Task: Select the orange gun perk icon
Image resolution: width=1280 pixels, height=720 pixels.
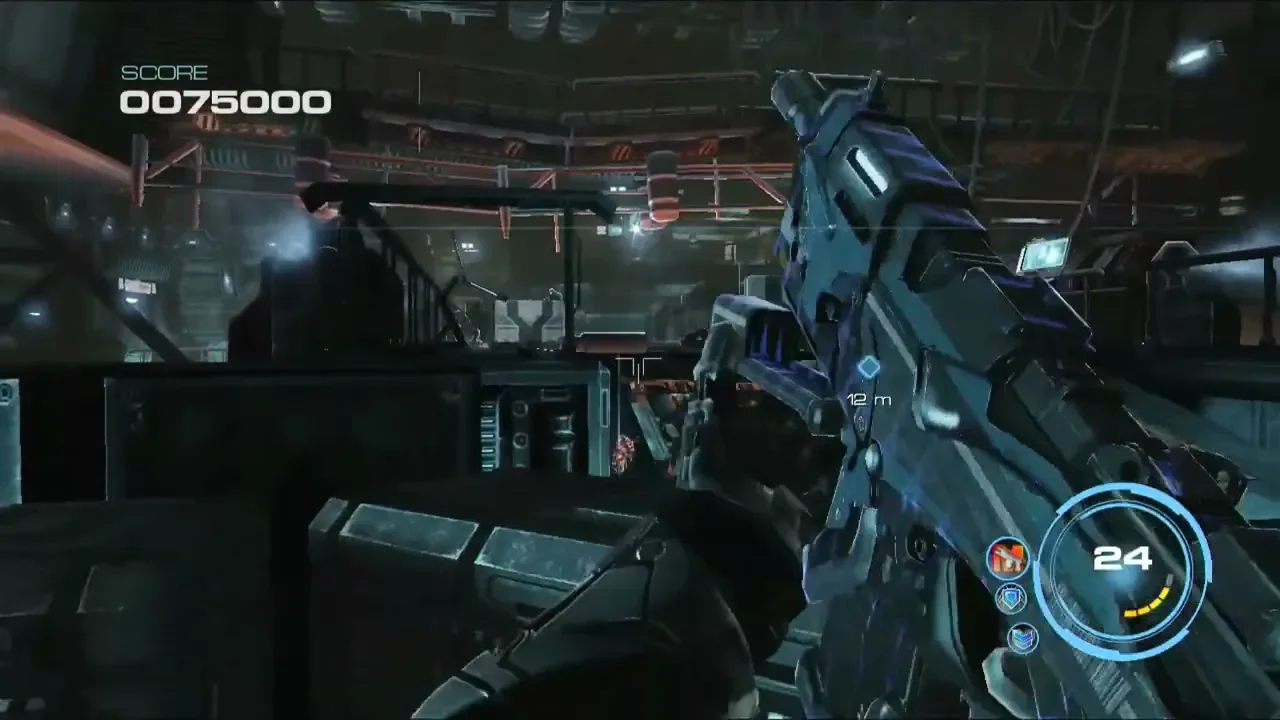Action: 1007,558
